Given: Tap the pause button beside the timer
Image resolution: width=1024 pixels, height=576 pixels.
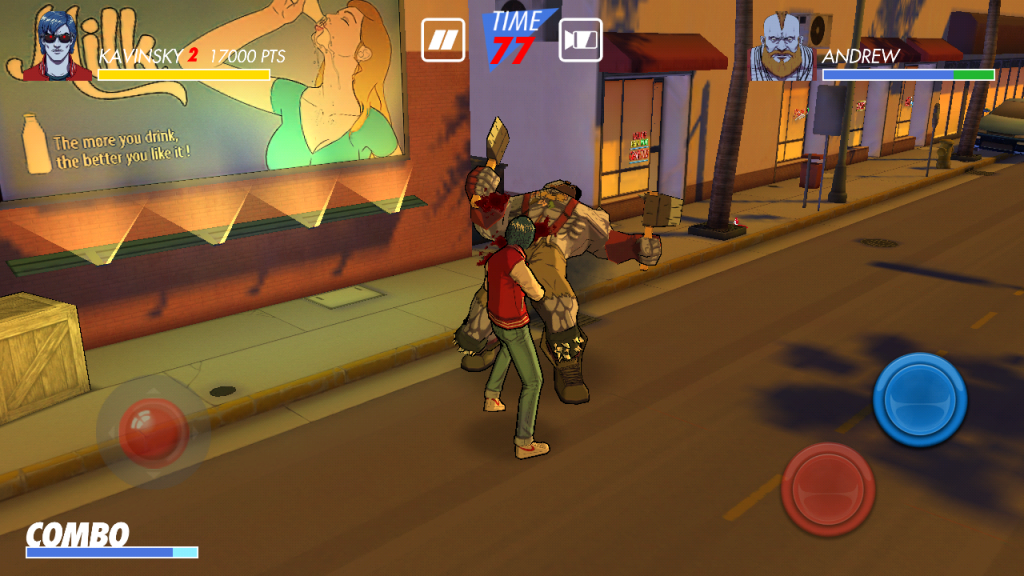Looking at the screenshot, I should click(442, 40).
